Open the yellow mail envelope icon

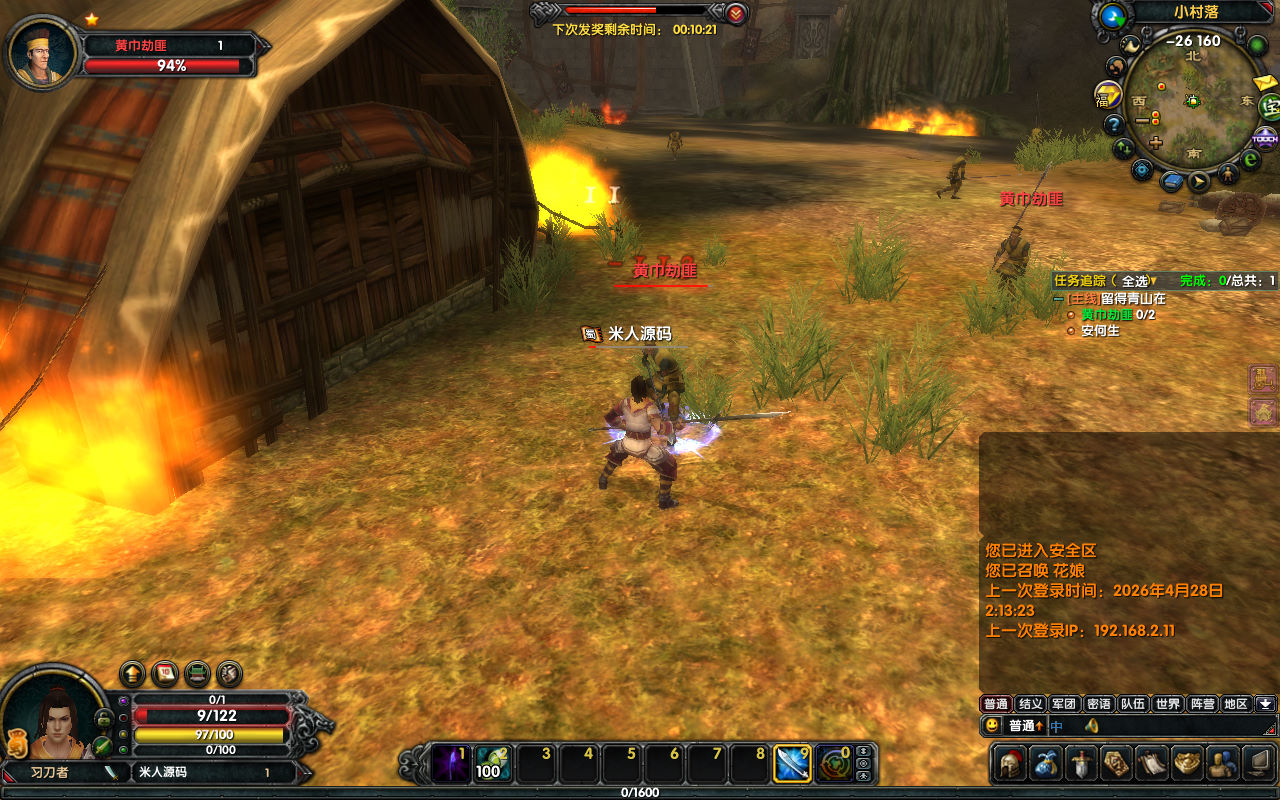click(1264, 82)
